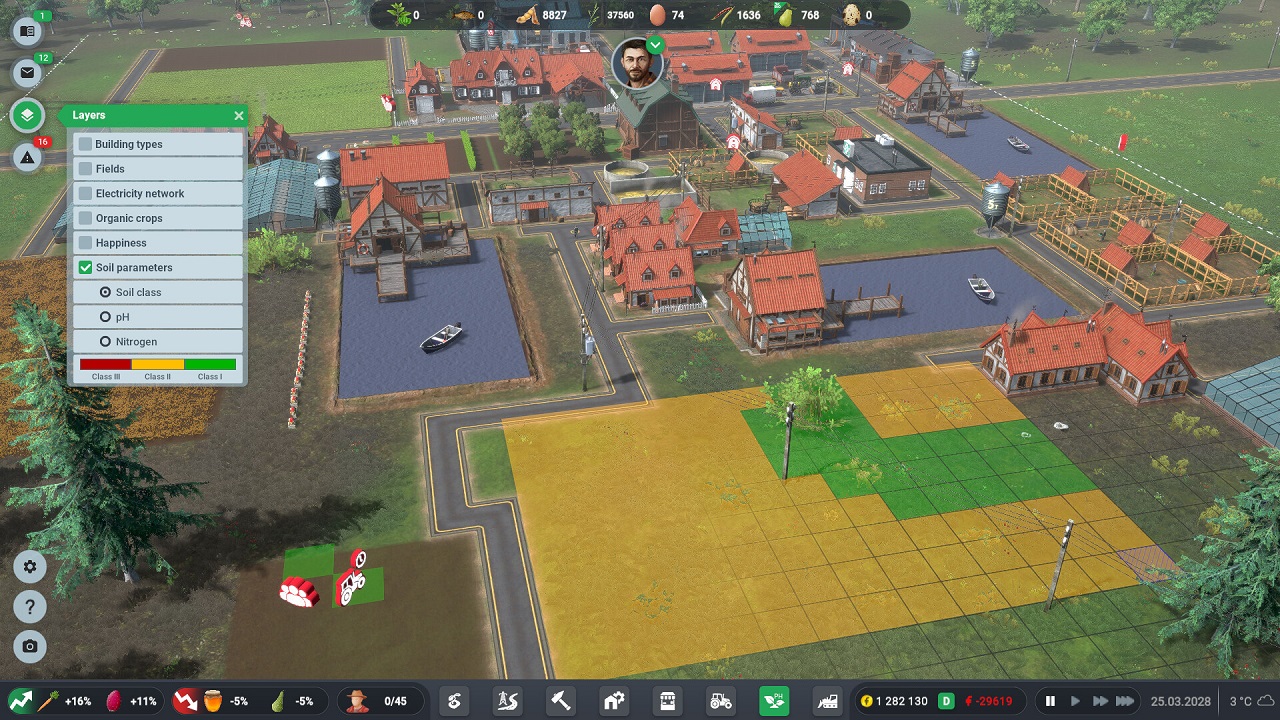This screenshot has width=1280, height=720.
Task: Close the Layers panel
Action: coord(238,115)
